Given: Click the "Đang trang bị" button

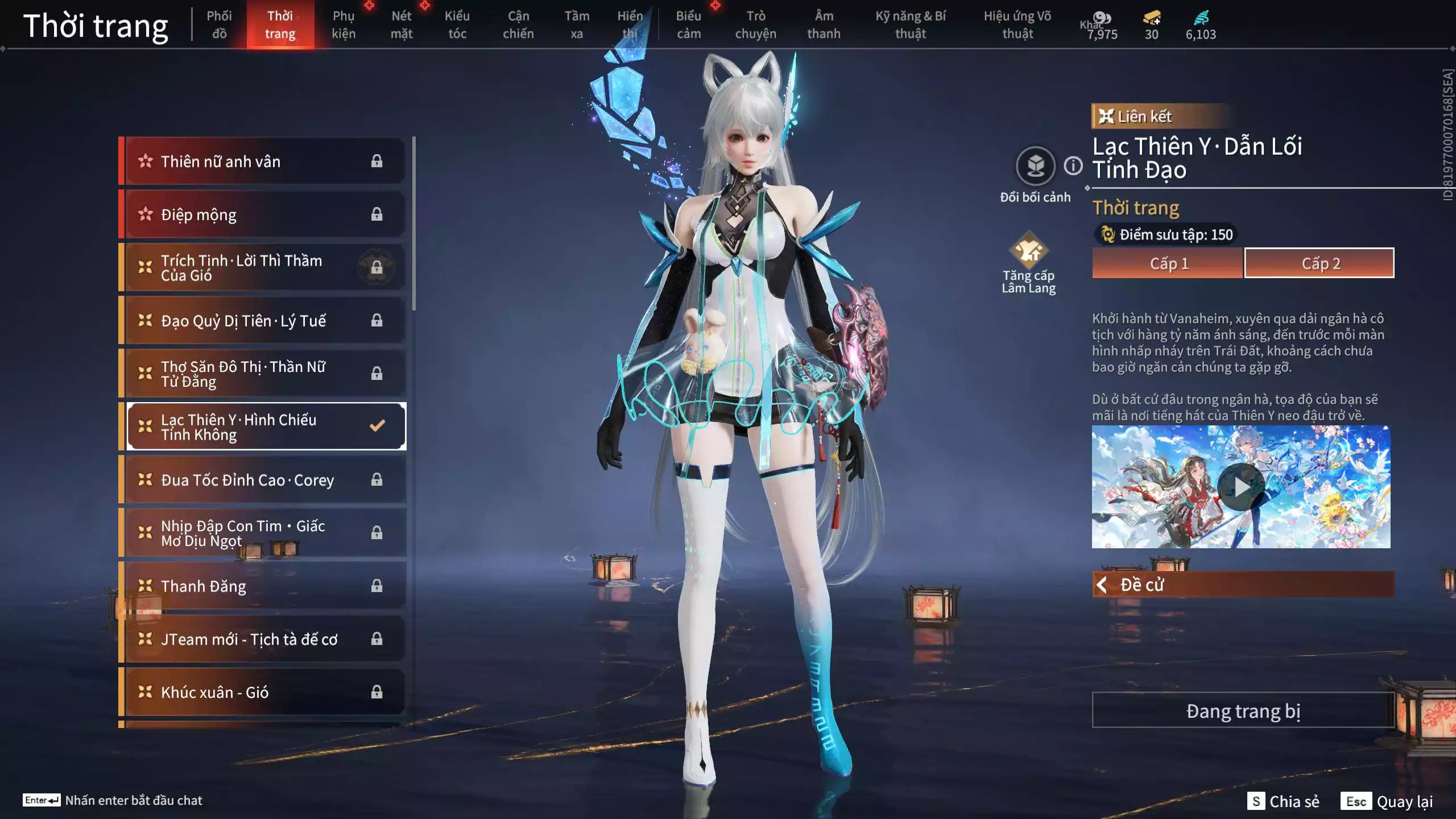Looking at the screenshot, I should (x=1243, y=711).
